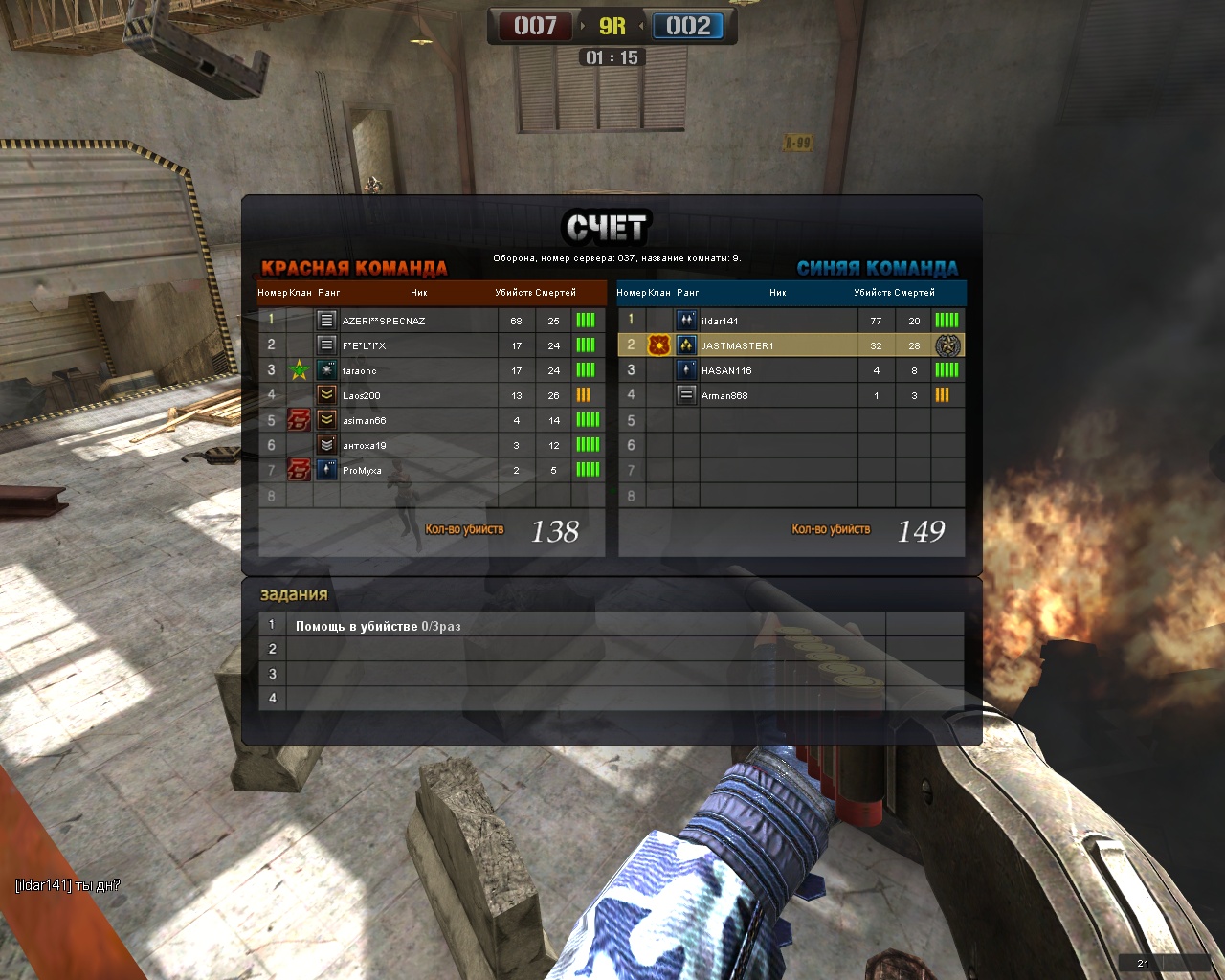
Task: Select the AZERI**SPECNAZ player row
Action: tap(384, 321)
